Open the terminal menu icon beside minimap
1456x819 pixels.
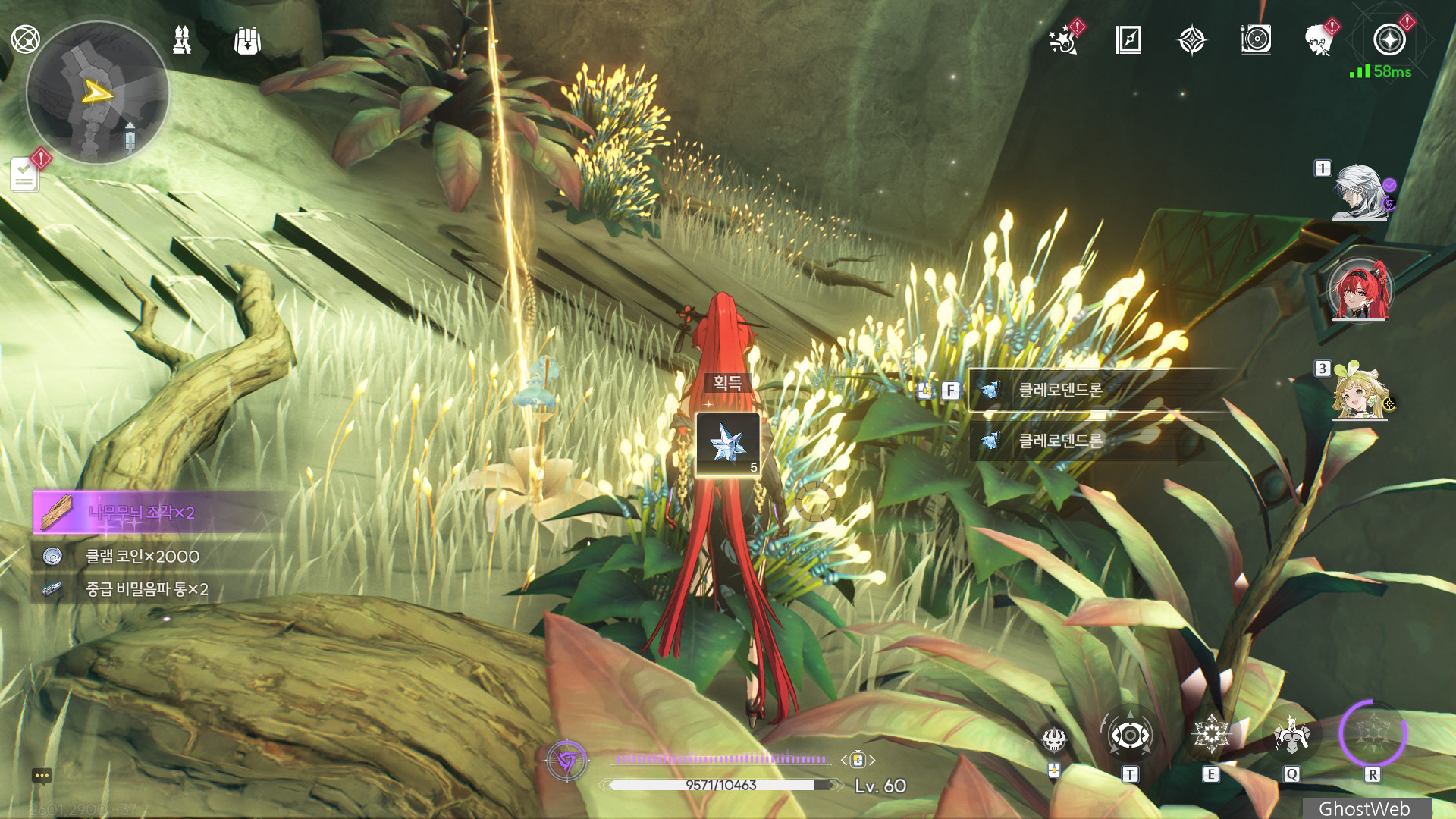(x=25, y=39)
